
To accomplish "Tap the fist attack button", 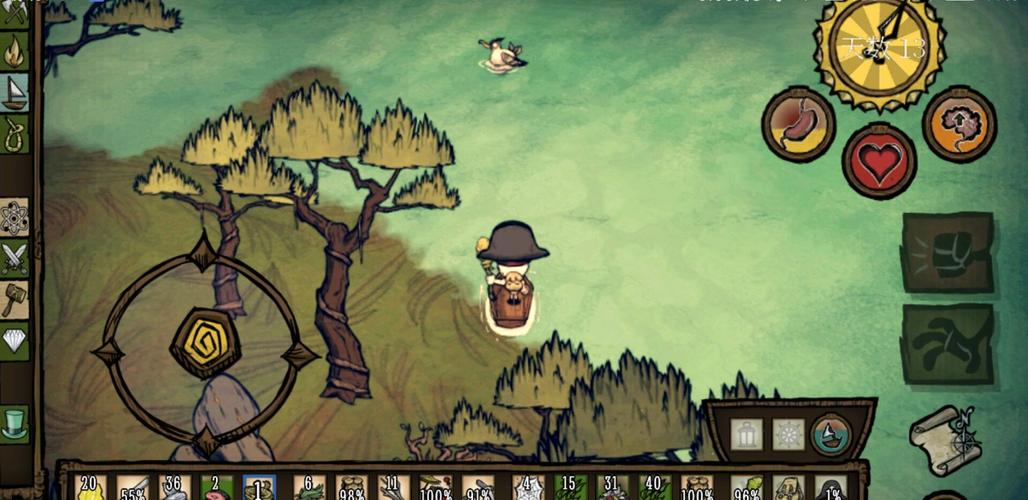I will pos(946,252).
